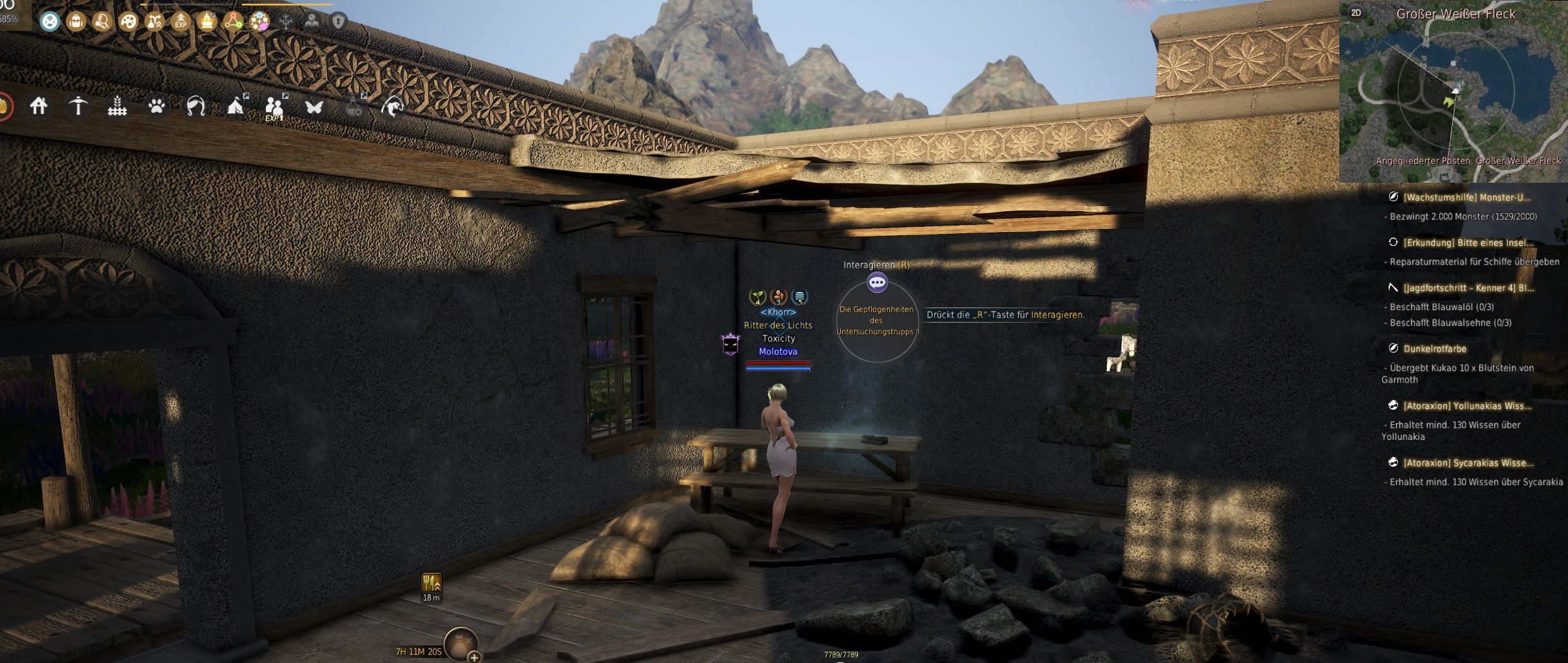Toggle the minimap 2D view button
Image resolution: width=1568 pixels, height=663 pixels.
click(x=1356, y=13)
